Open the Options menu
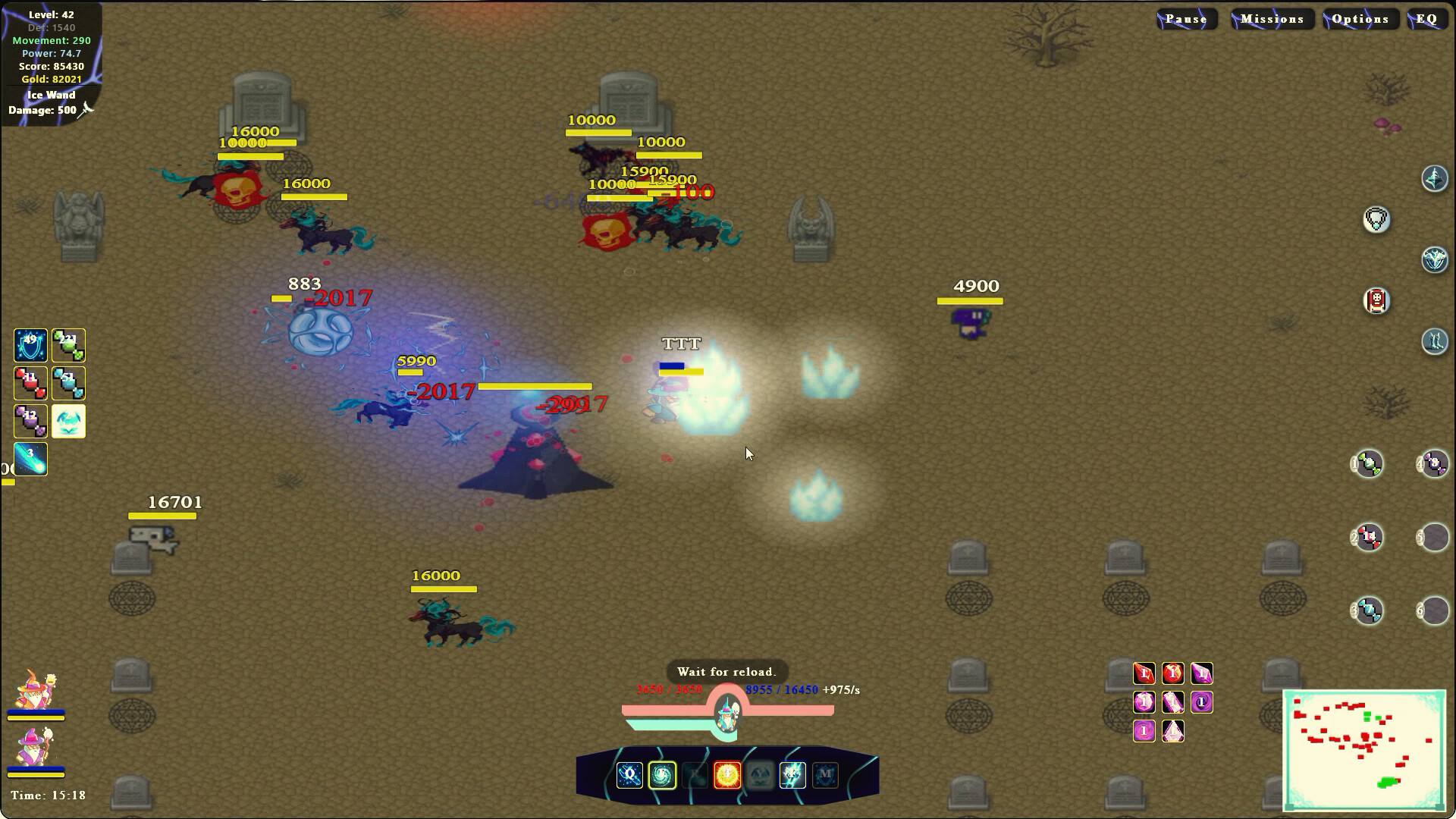Viewport: 1456px width, 819px height. coord(1361,18)
